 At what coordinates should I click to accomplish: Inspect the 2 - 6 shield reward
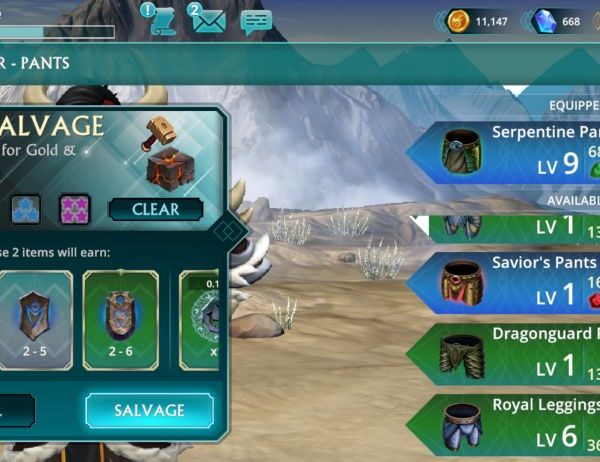(x=120, y=318)
